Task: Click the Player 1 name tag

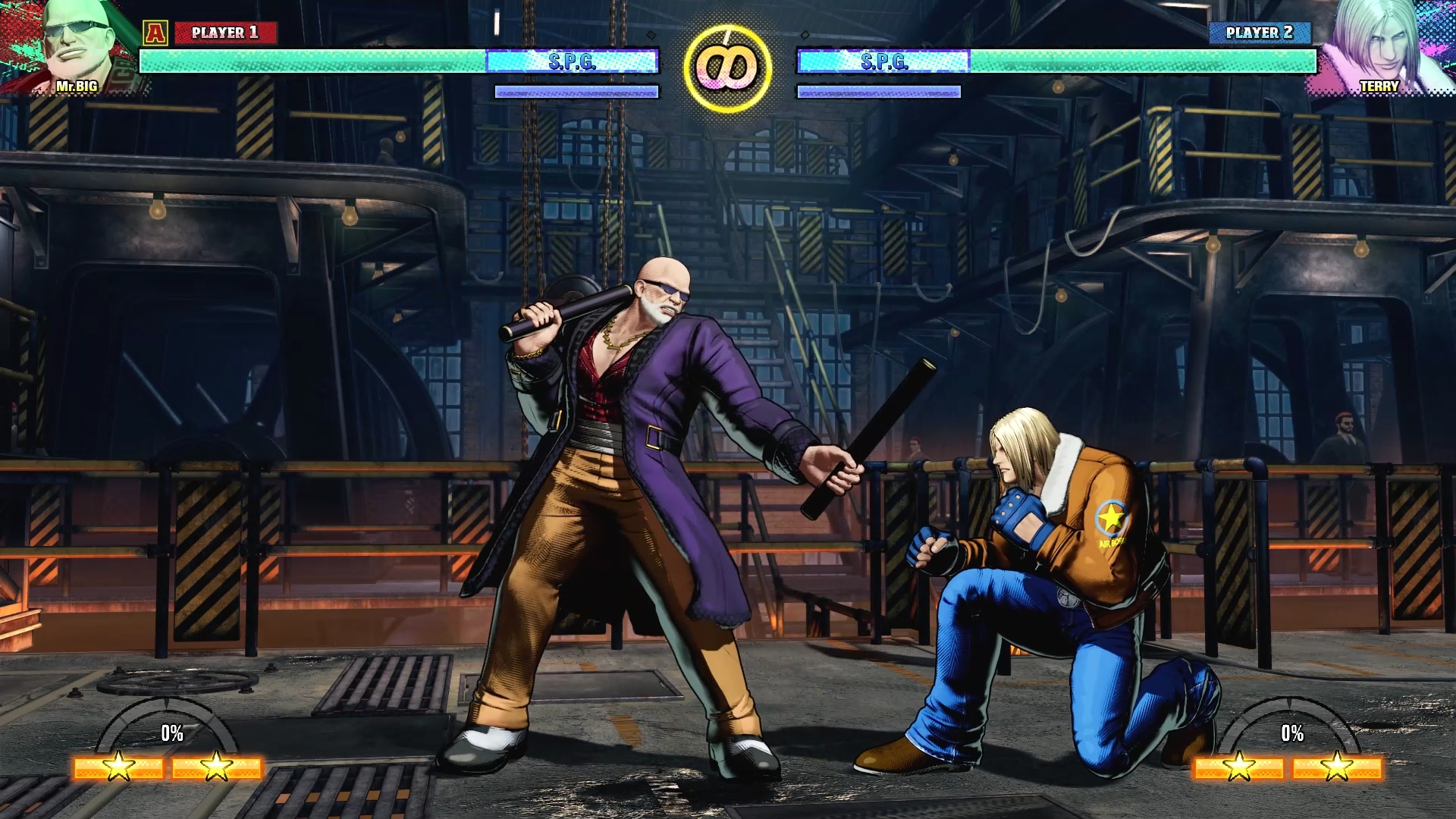Action: click(x=225, y=33)
